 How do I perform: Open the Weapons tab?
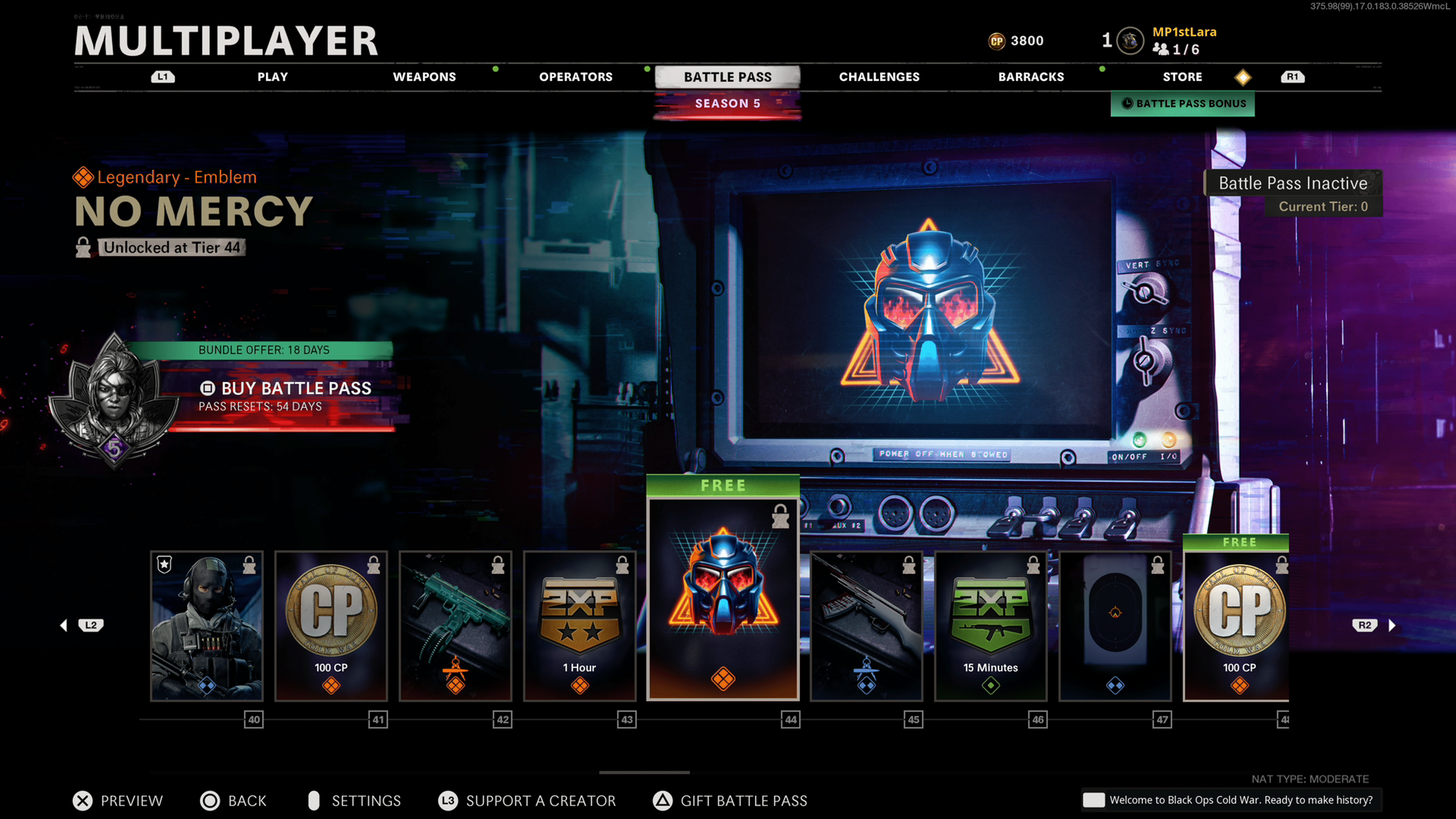coord(424,77)
